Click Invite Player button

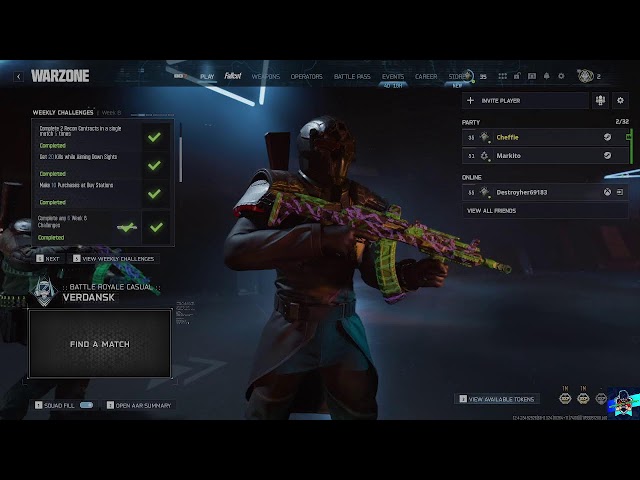pos(524,100)
